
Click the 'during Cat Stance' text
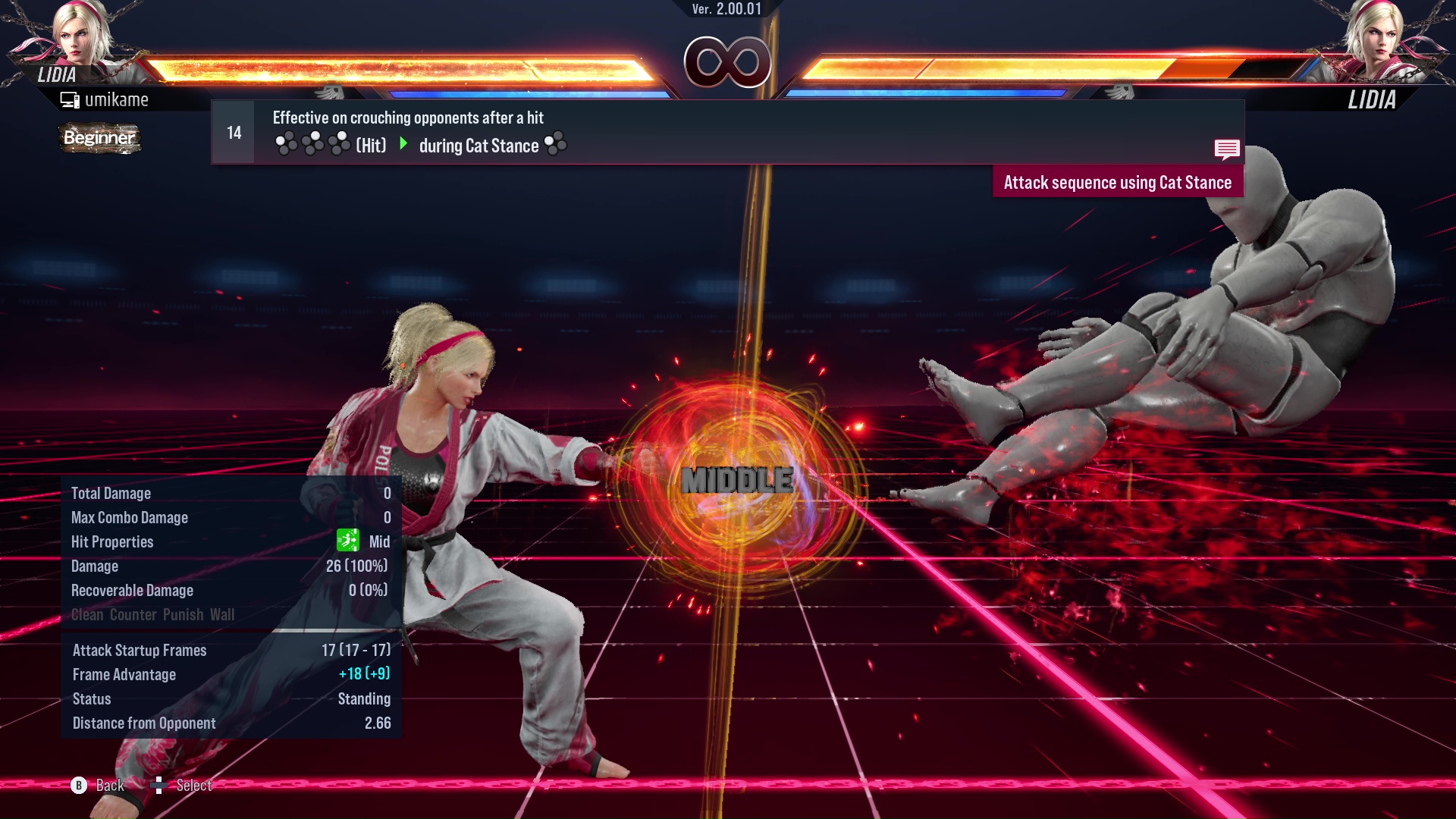pos(480,146)
